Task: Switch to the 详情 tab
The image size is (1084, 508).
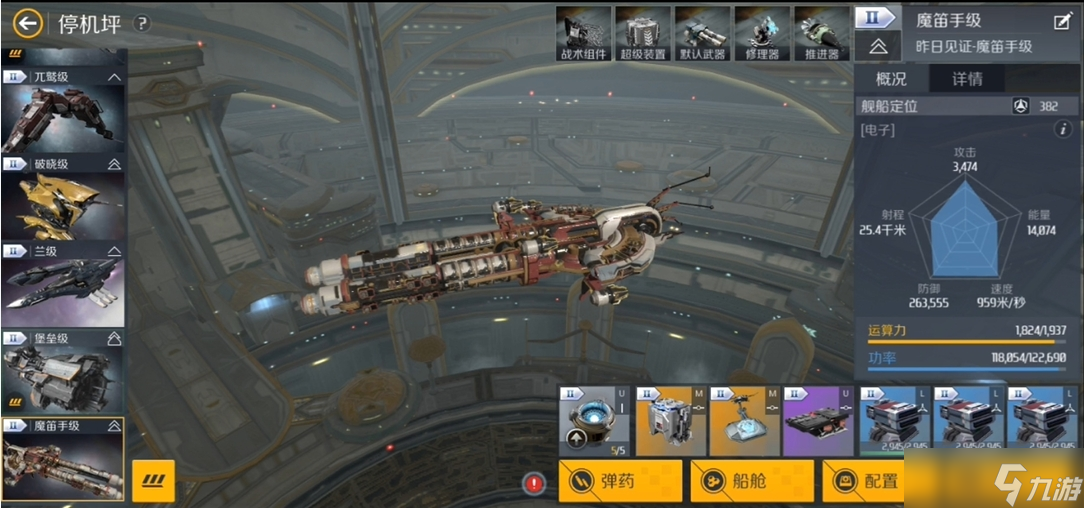Action: (966, 78)
